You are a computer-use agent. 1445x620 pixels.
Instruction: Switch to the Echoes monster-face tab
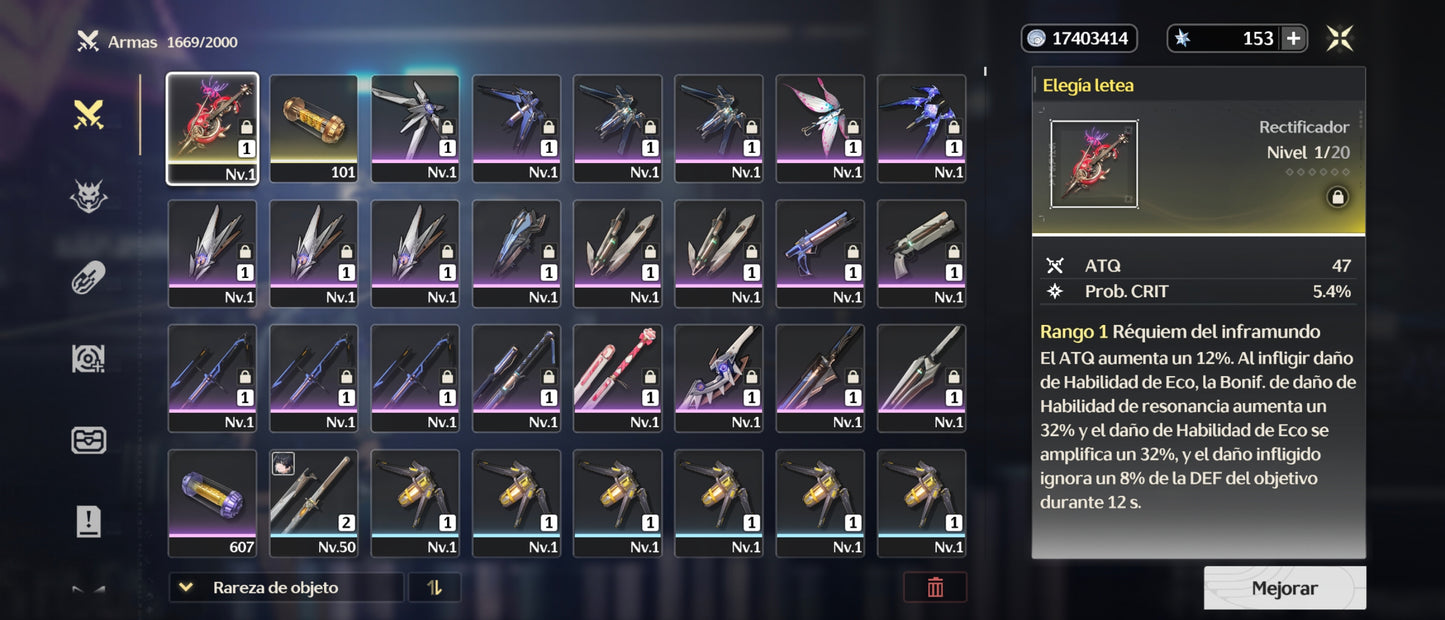(x=89, y=197)
